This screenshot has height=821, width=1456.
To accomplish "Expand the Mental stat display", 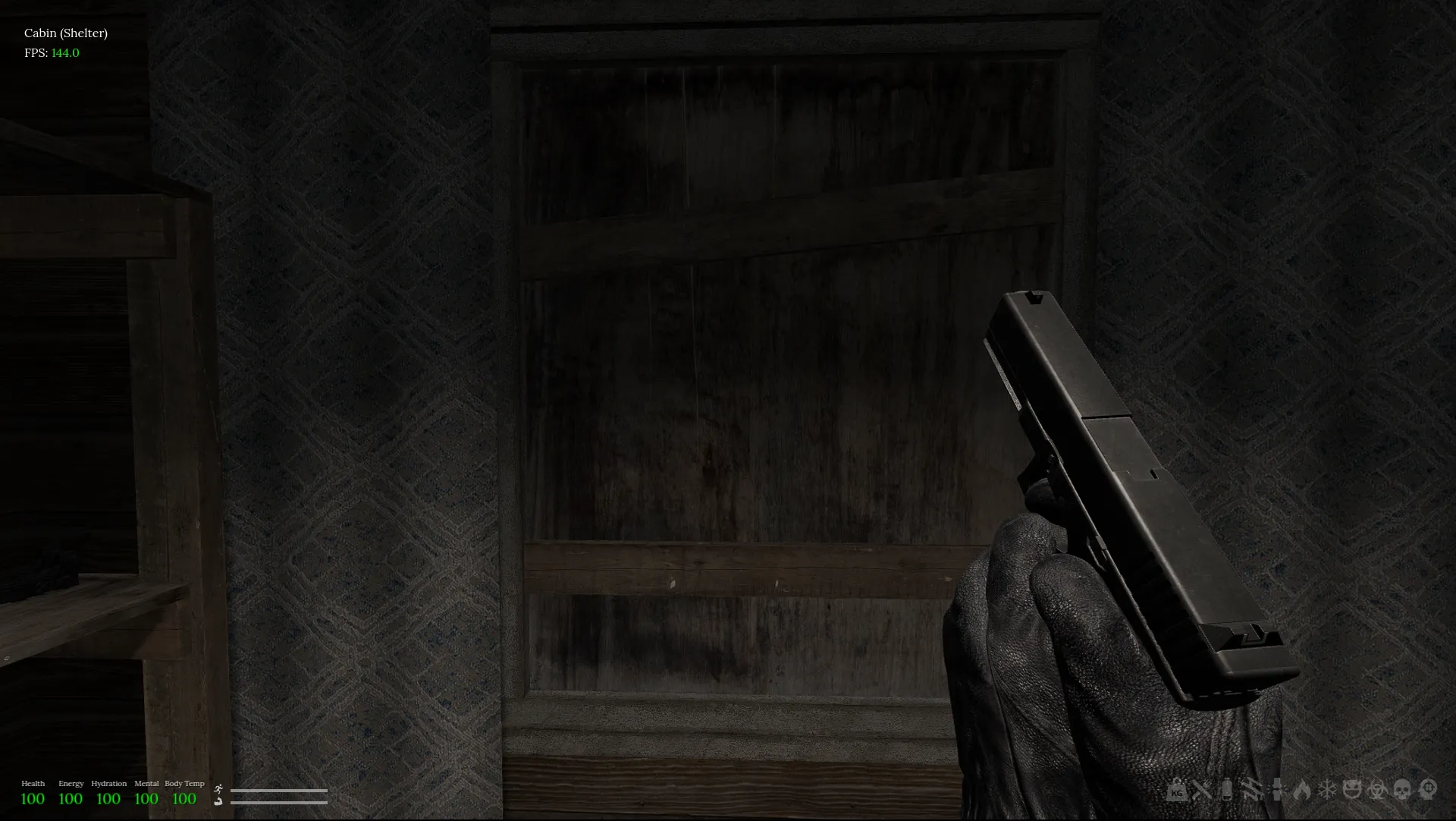I will 146,784.
